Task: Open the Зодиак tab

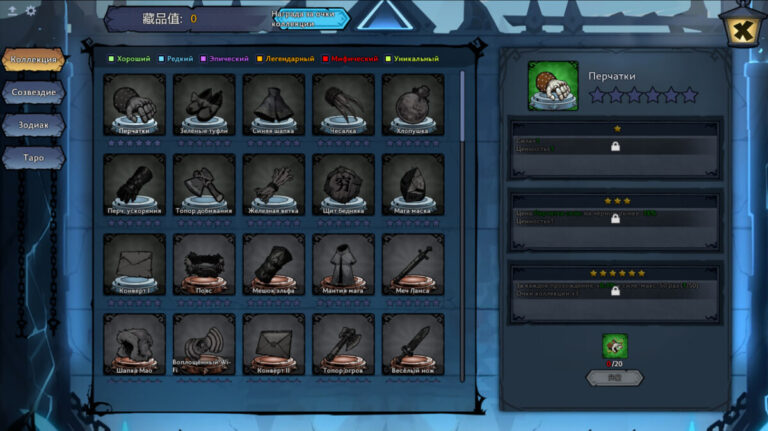Action: pyautogui.click(x=34, y=125)
